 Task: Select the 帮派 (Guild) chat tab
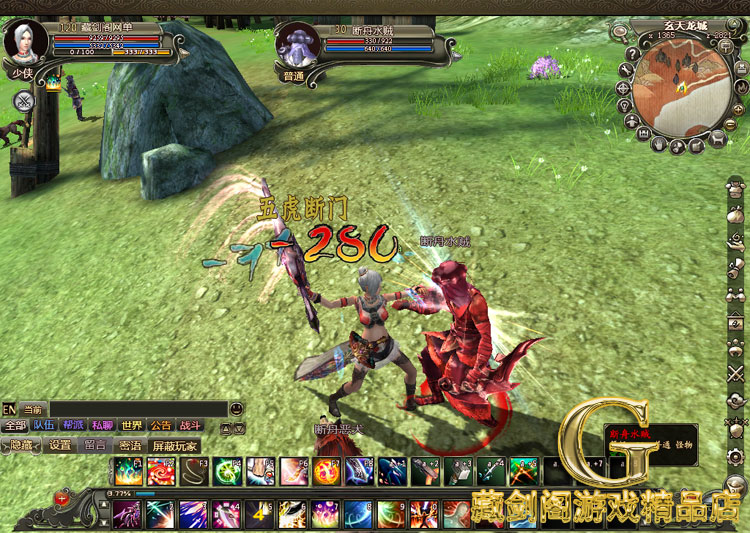point(74,425)
